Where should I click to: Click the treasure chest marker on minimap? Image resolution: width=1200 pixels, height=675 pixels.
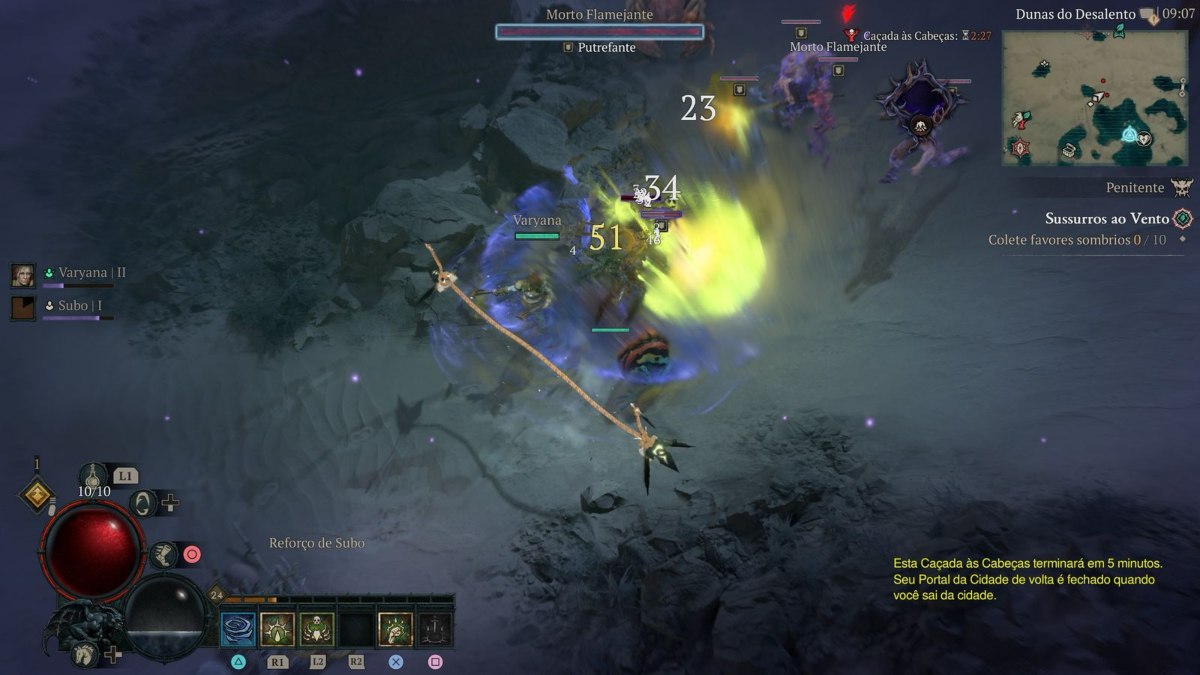pyautogui.click(x=1069, y=150)
